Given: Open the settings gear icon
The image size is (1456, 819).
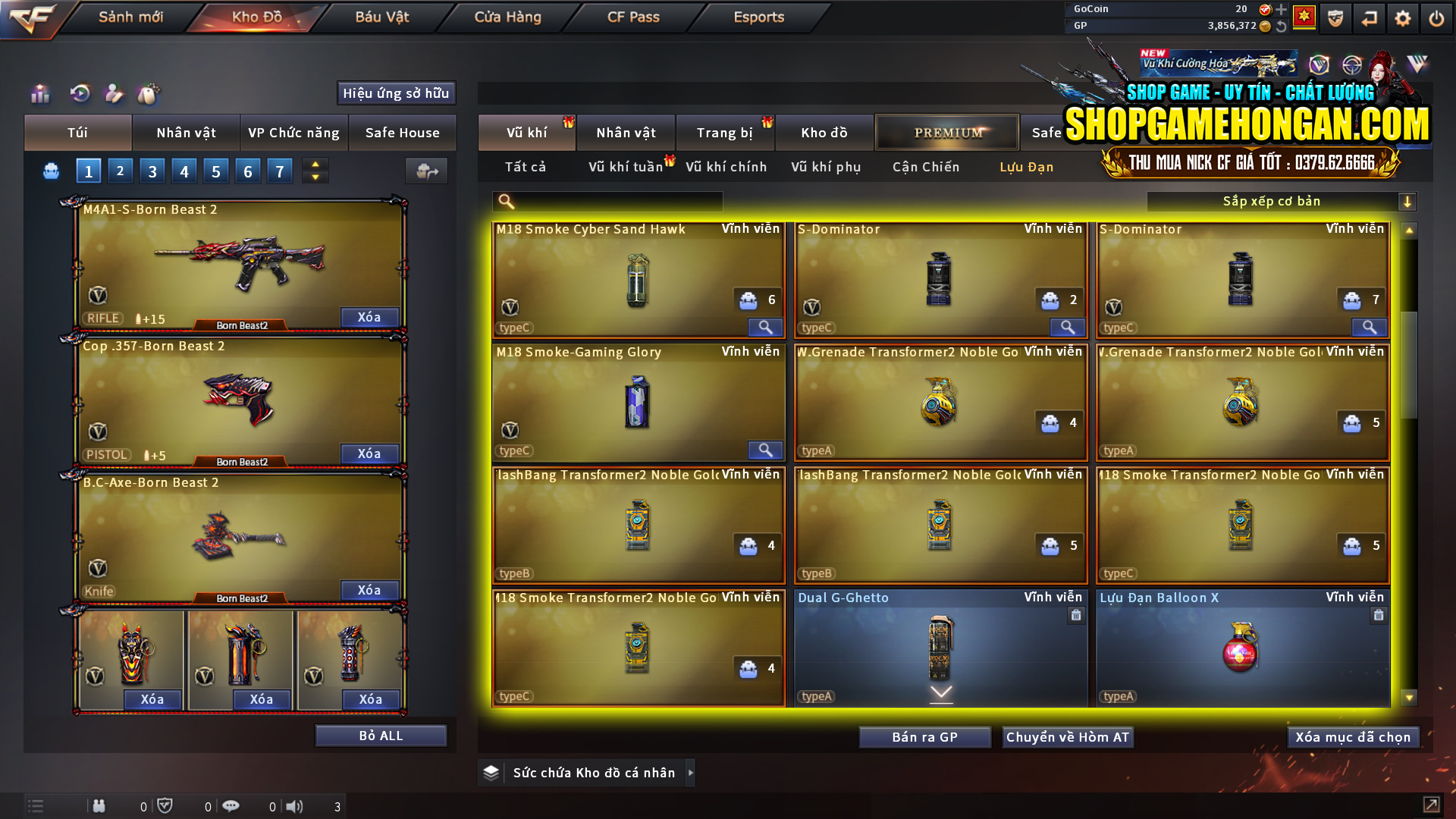Looking at the screenshot, I should tap(1402, 18).
